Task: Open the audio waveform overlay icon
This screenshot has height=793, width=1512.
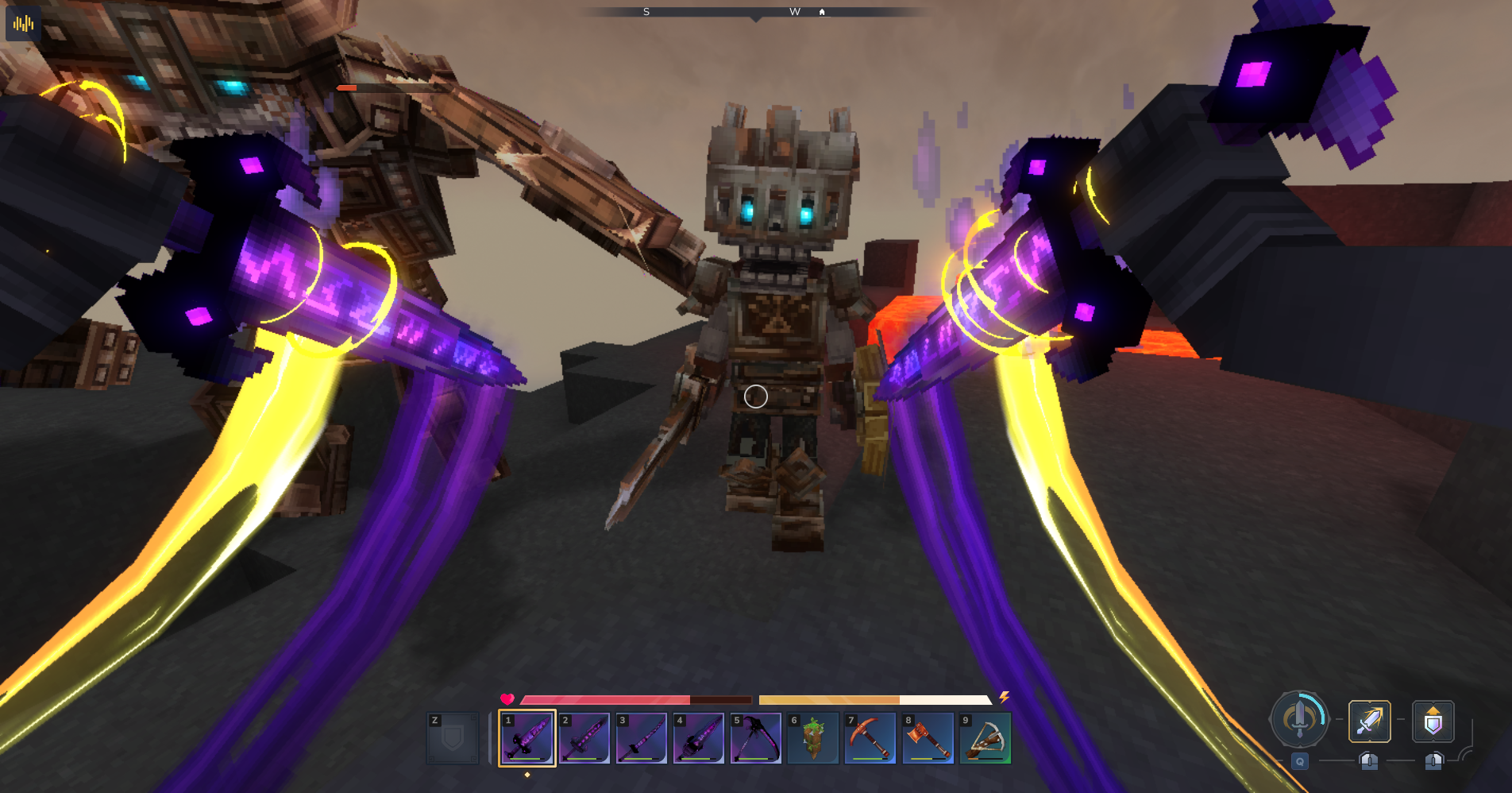Action: 24,24
